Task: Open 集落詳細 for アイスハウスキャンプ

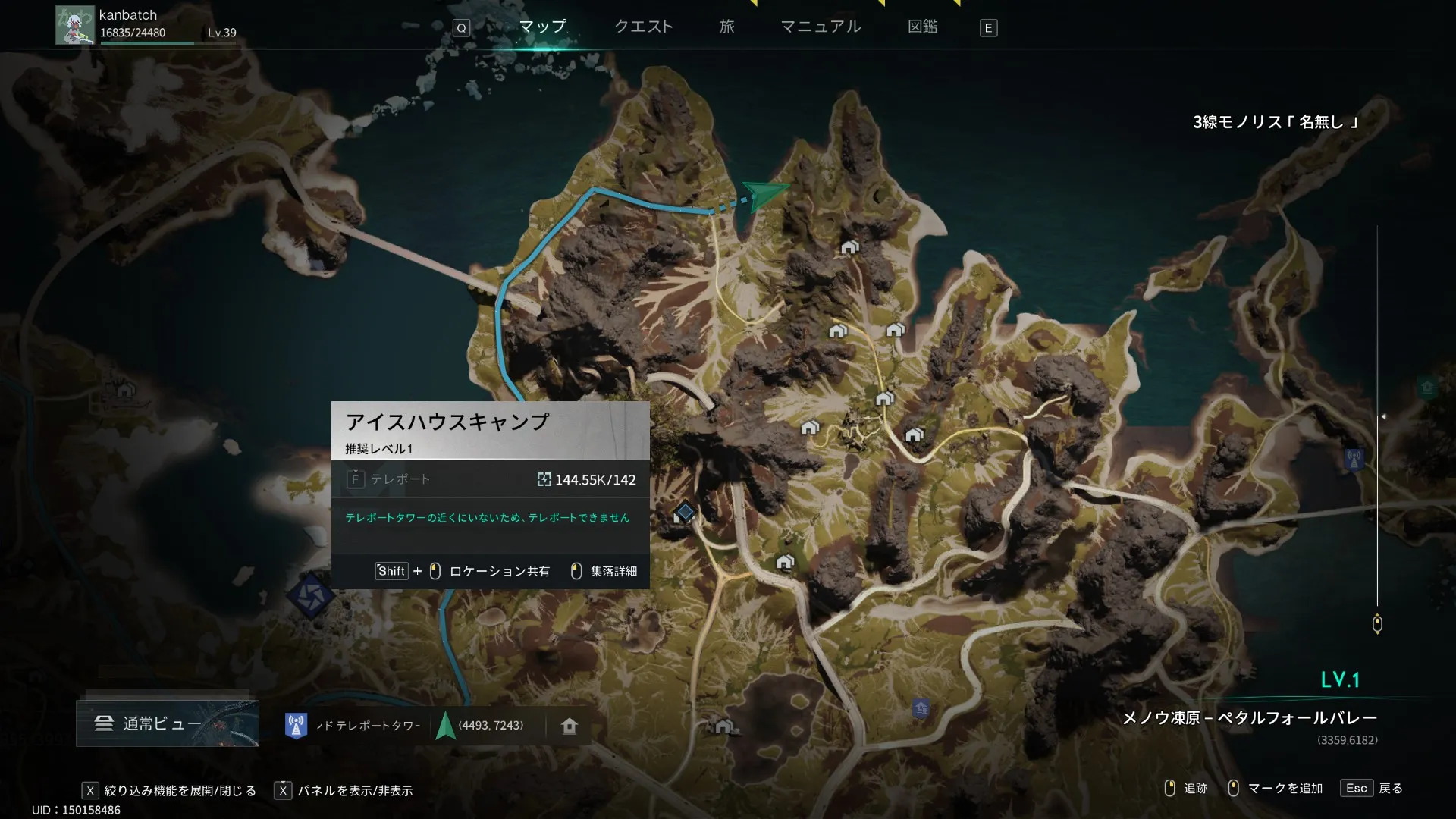Action: (x=605, y=571)
